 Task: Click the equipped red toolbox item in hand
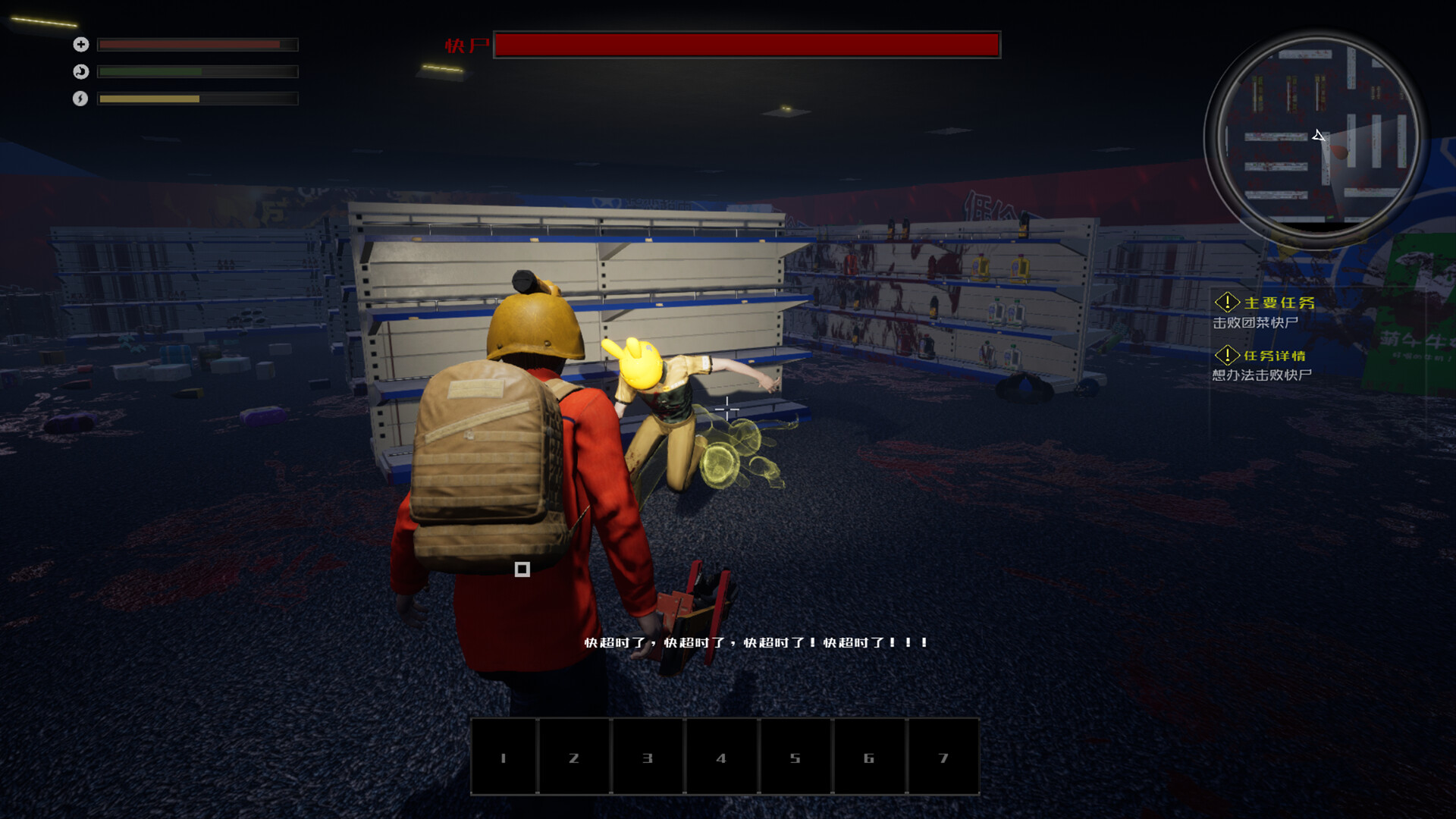(694, 607)
